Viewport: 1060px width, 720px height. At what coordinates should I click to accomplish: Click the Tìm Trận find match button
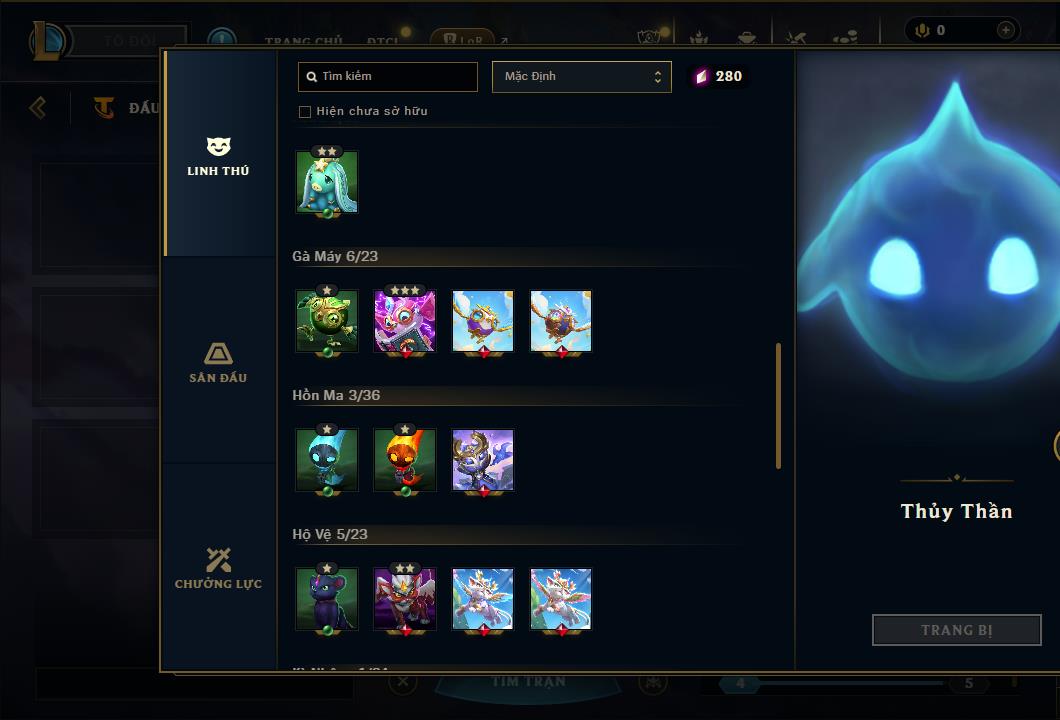528,682
